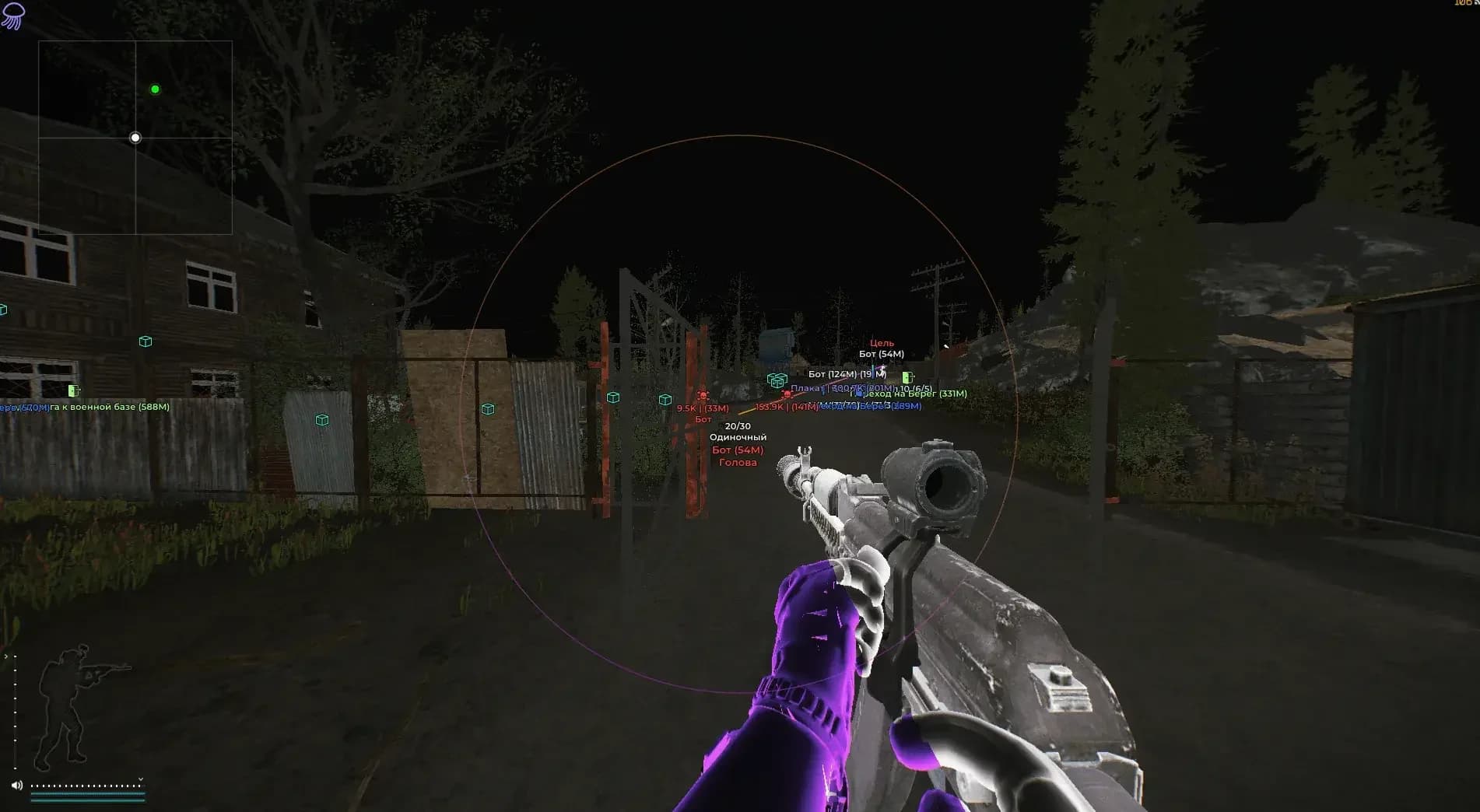The image size is (1480, 812).
Task: Click the teal cube icon left of the building
Action: [x=144, y=341]
